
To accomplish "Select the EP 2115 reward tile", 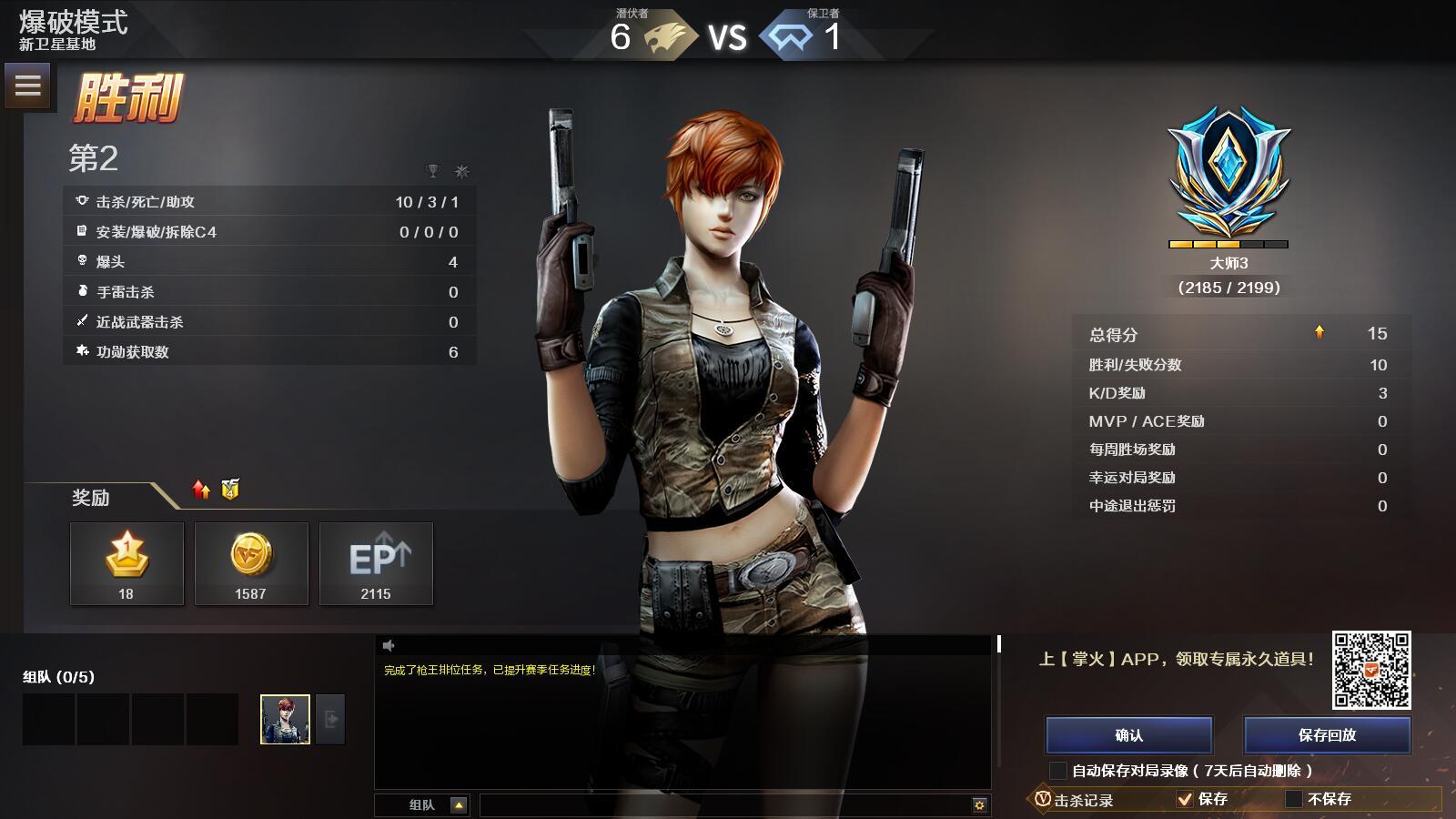I will click(376, 563).
